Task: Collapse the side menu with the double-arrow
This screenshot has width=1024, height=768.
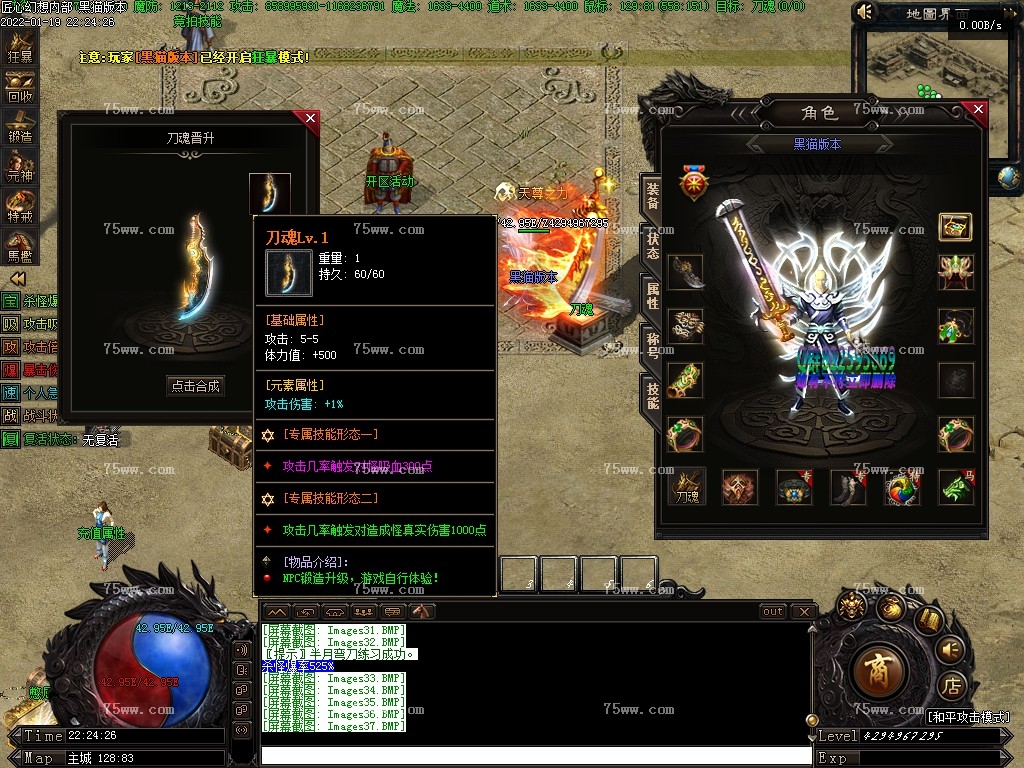Action: click(x=17, y=278)
